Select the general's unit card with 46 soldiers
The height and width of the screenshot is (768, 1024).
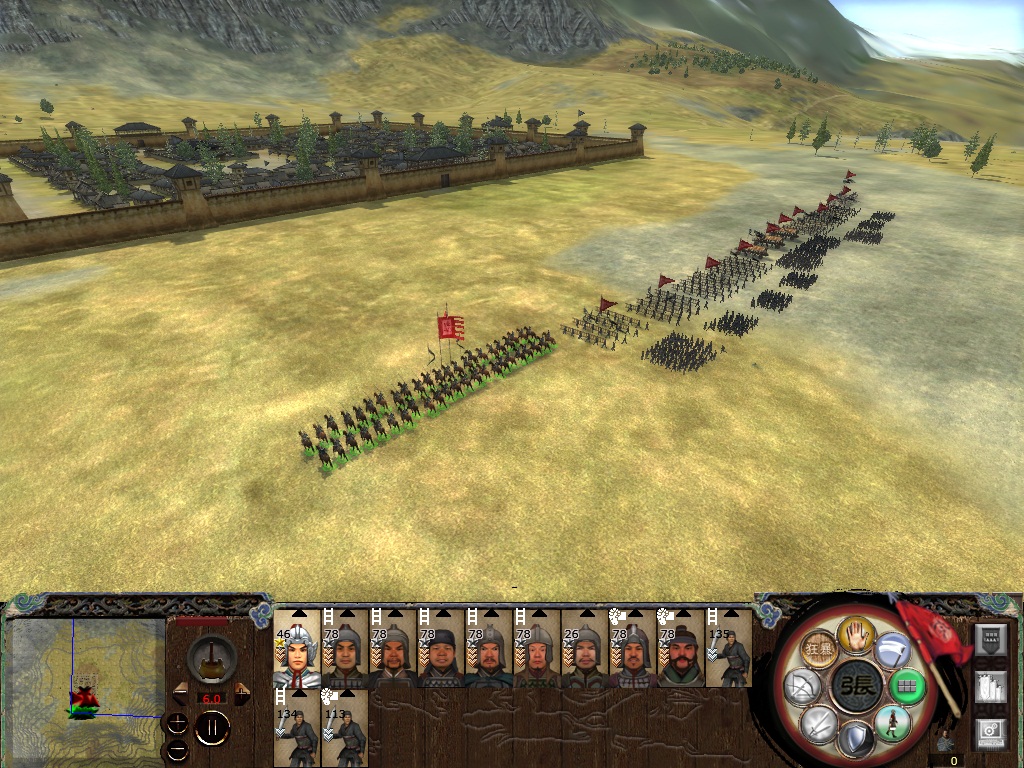297,649
